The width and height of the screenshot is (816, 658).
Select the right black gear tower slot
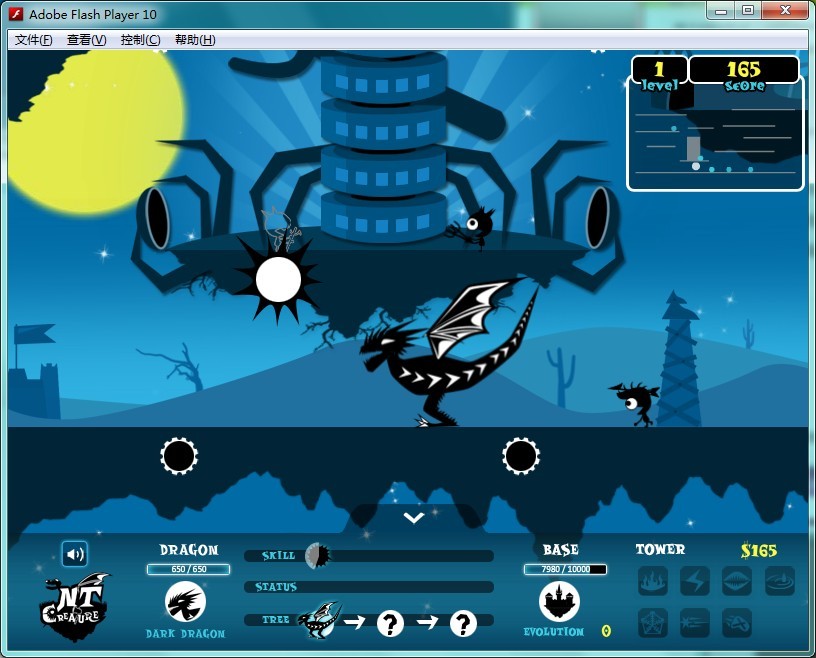(x=521, y=456)
